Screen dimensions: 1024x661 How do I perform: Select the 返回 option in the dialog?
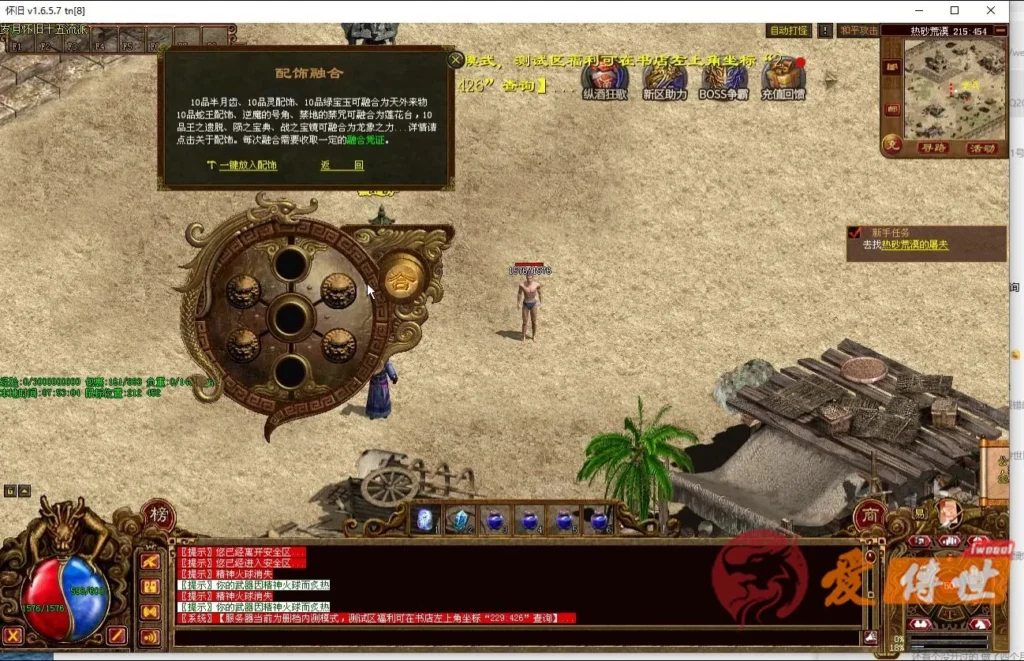coord(342,165)
